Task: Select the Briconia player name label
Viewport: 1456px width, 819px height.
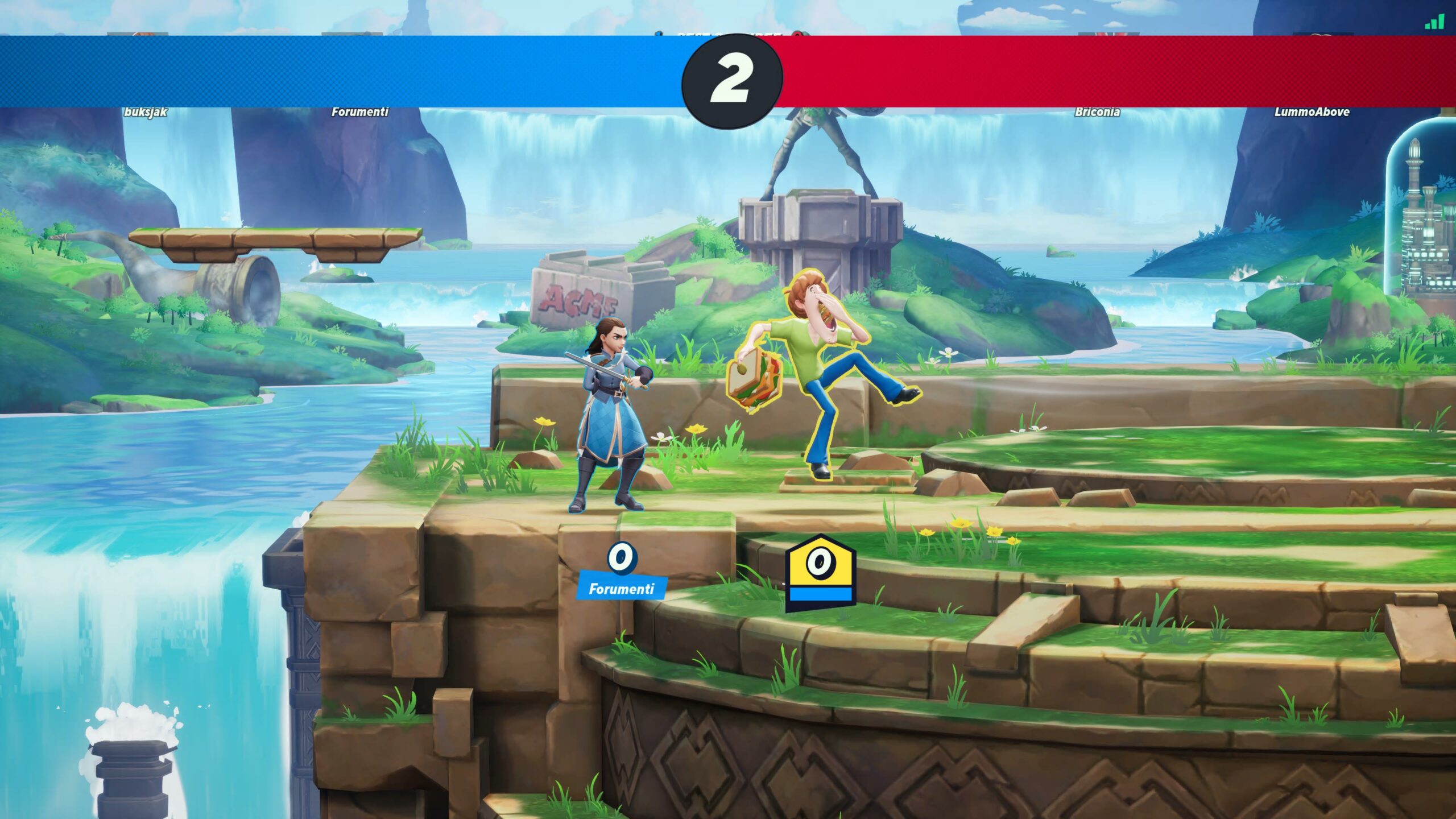Action: (x=1097, y=112)
